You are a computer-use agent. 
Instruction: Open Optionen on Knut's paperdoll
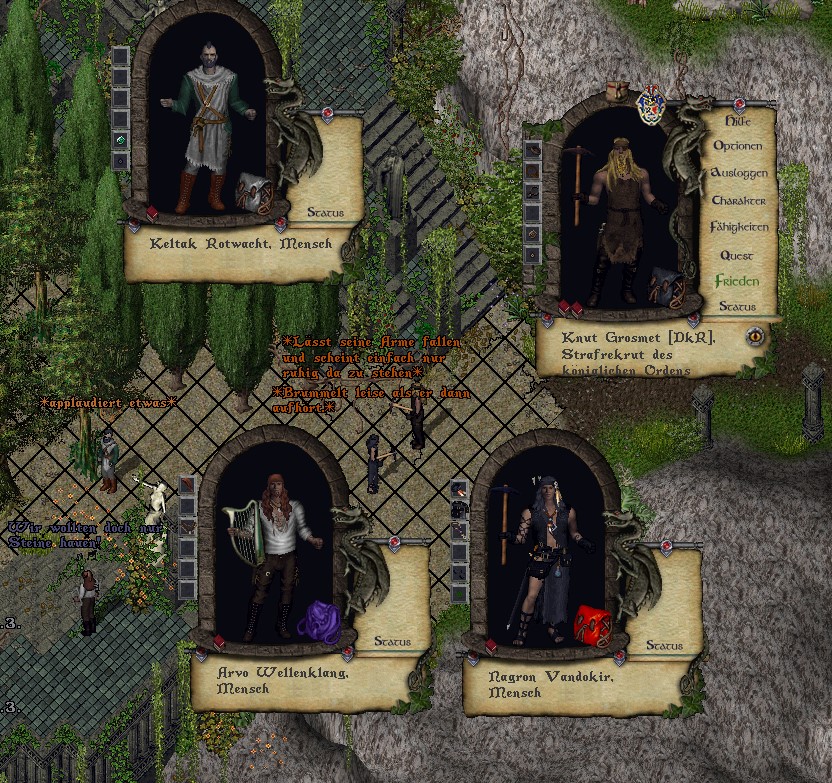pyautogui.click(x=737, y=146)
